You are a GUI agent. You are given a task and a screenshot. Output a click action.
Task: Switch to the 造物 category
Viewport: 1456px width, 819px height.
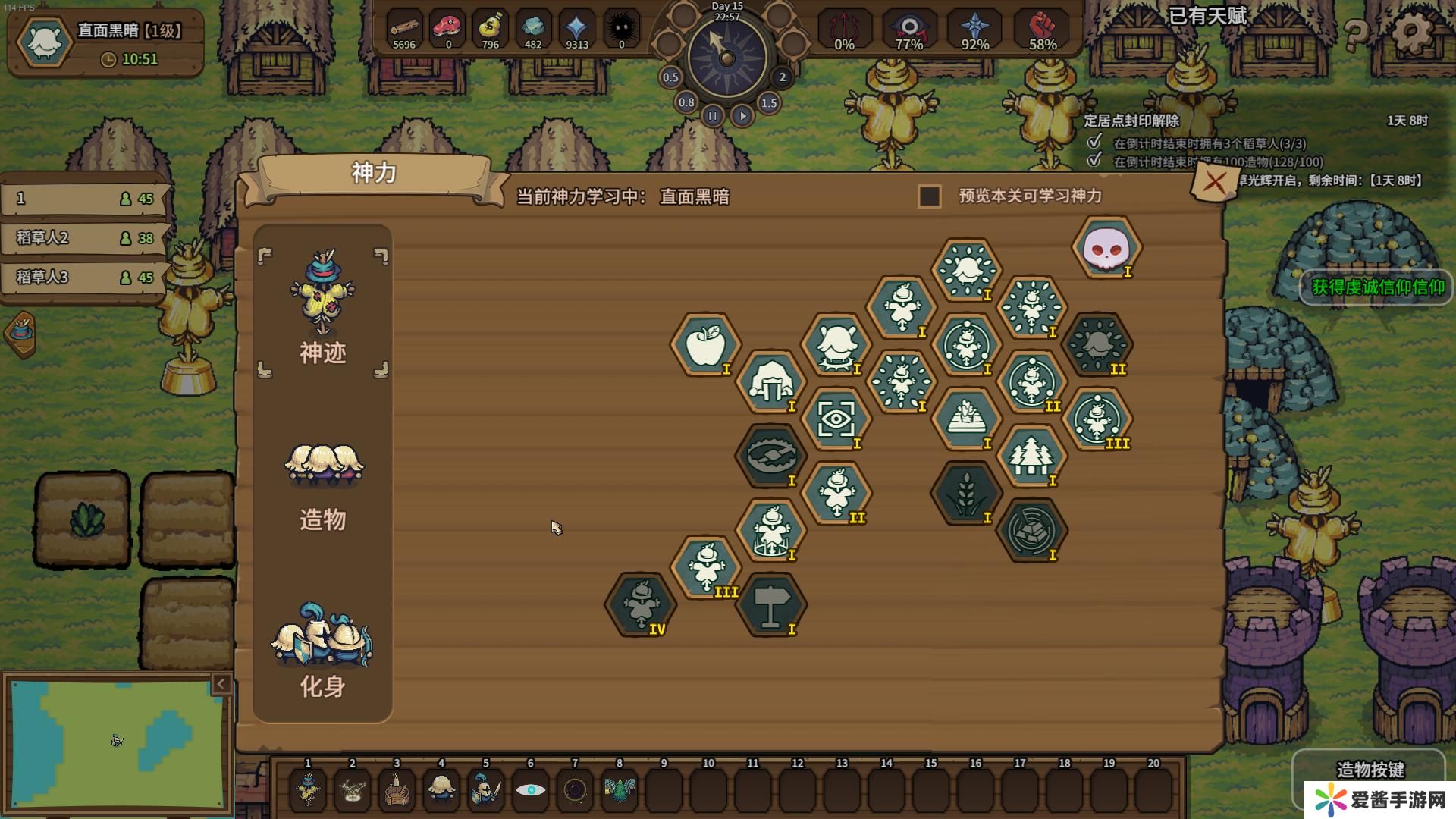coord(323,484)
